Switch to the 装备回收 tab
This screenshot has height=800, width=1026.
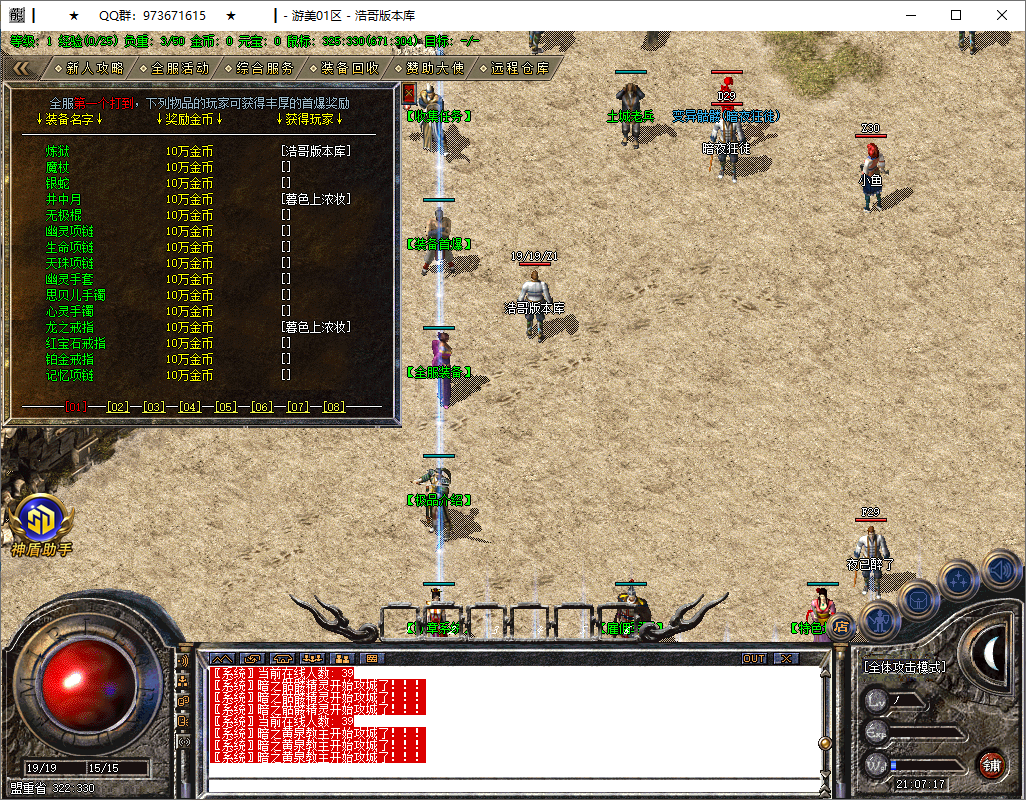click(350, 68)
